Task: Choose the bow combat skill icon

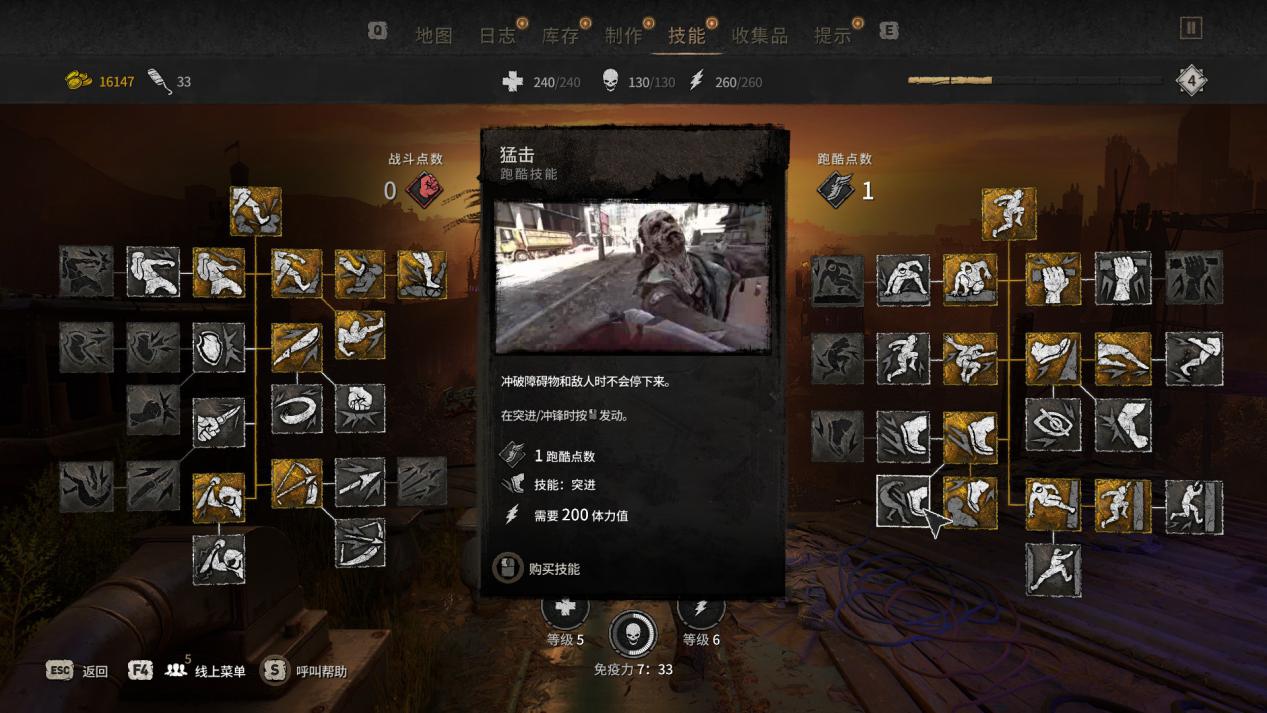Action: [x=296, y=483]
